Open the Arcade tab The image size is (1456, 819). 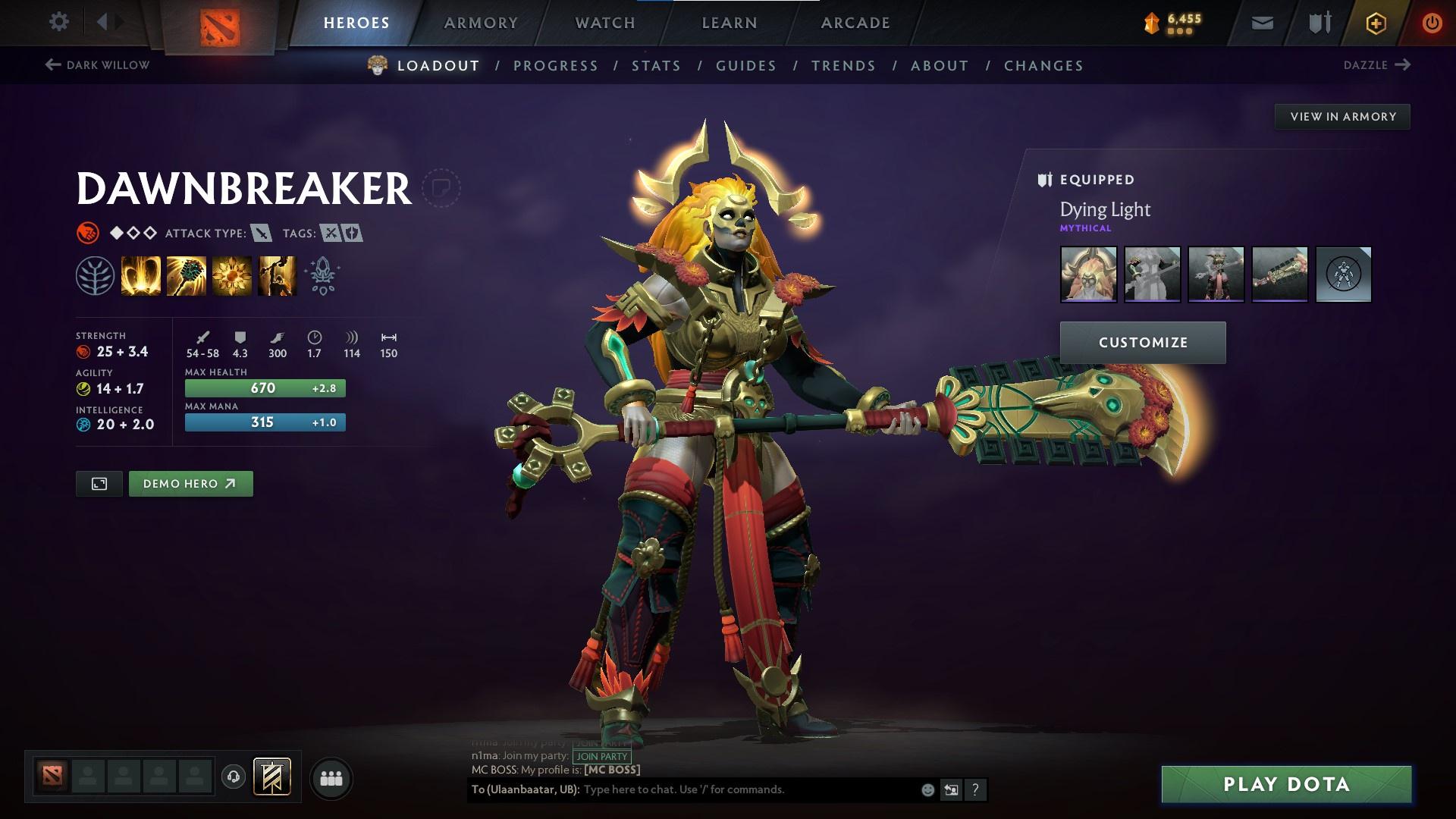coord(855,23)
